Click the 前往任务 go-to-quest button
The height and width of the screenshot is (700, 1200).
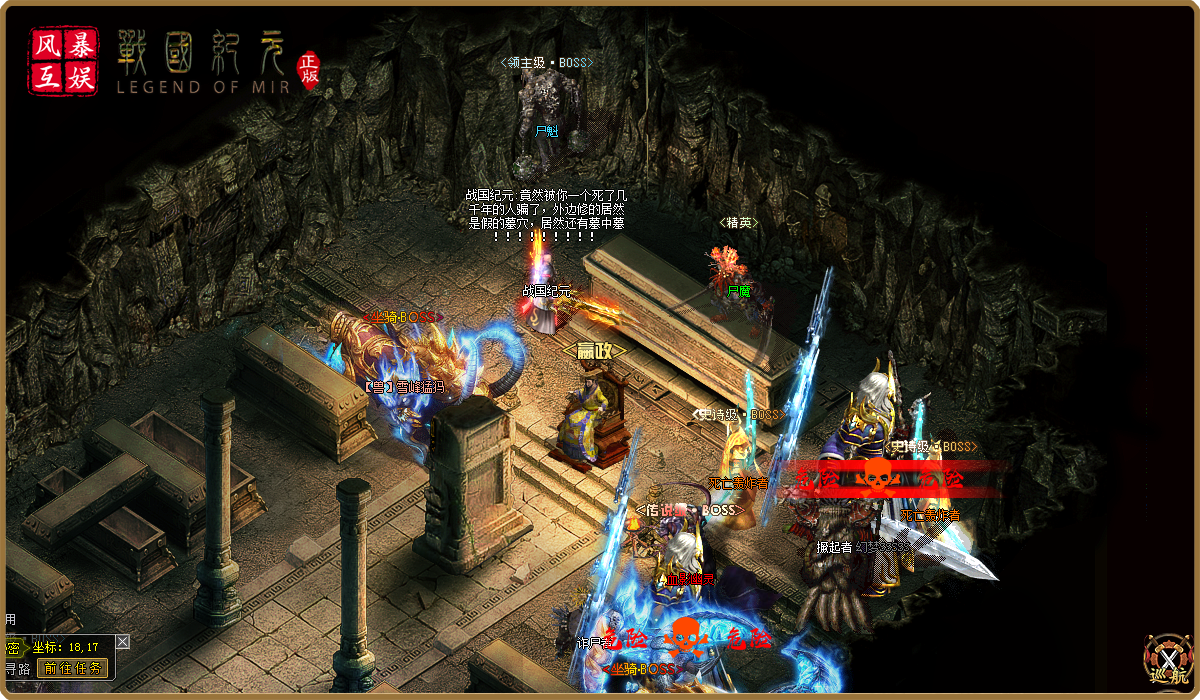[x=72, y=668]
